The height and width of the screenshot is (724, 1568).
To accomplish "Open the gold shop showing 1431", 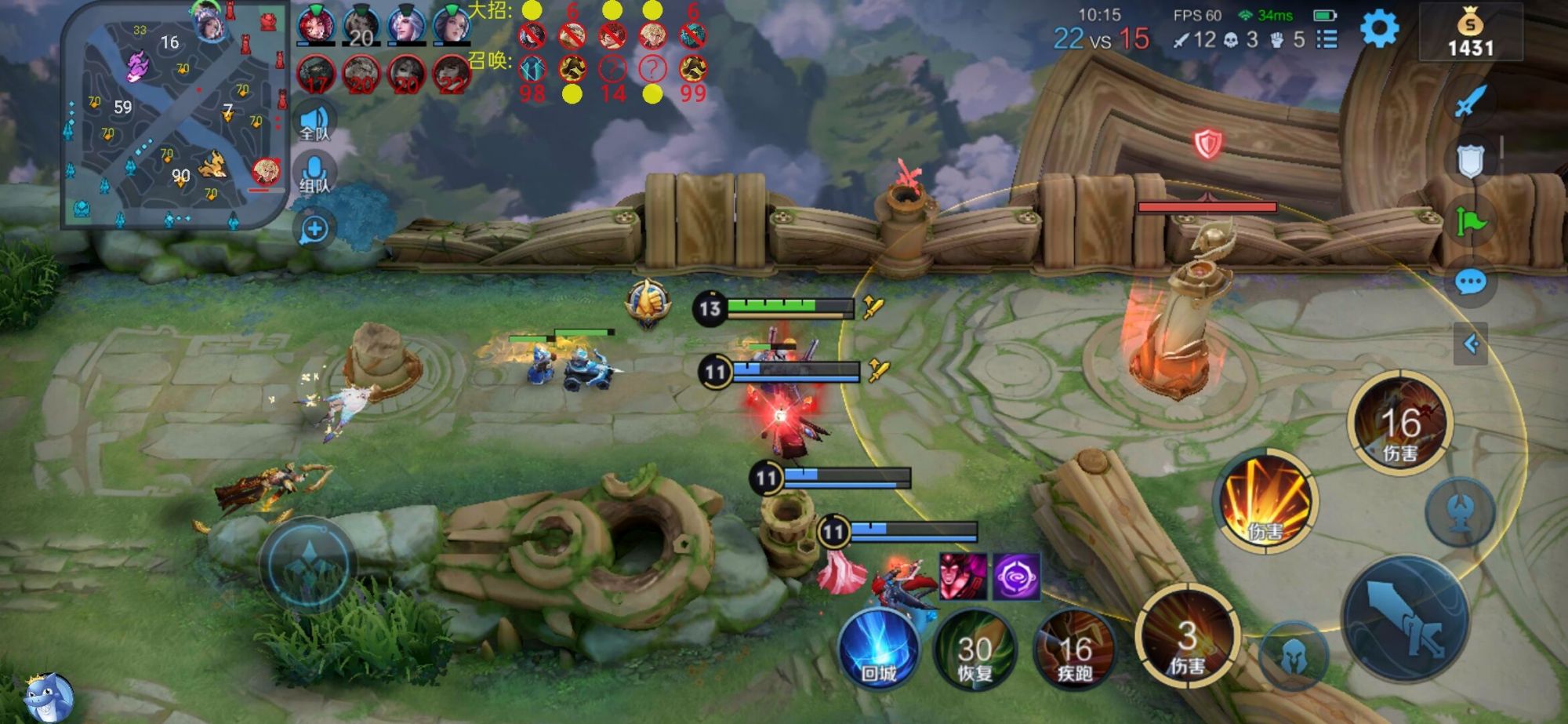I will [x=1470, y=33].
